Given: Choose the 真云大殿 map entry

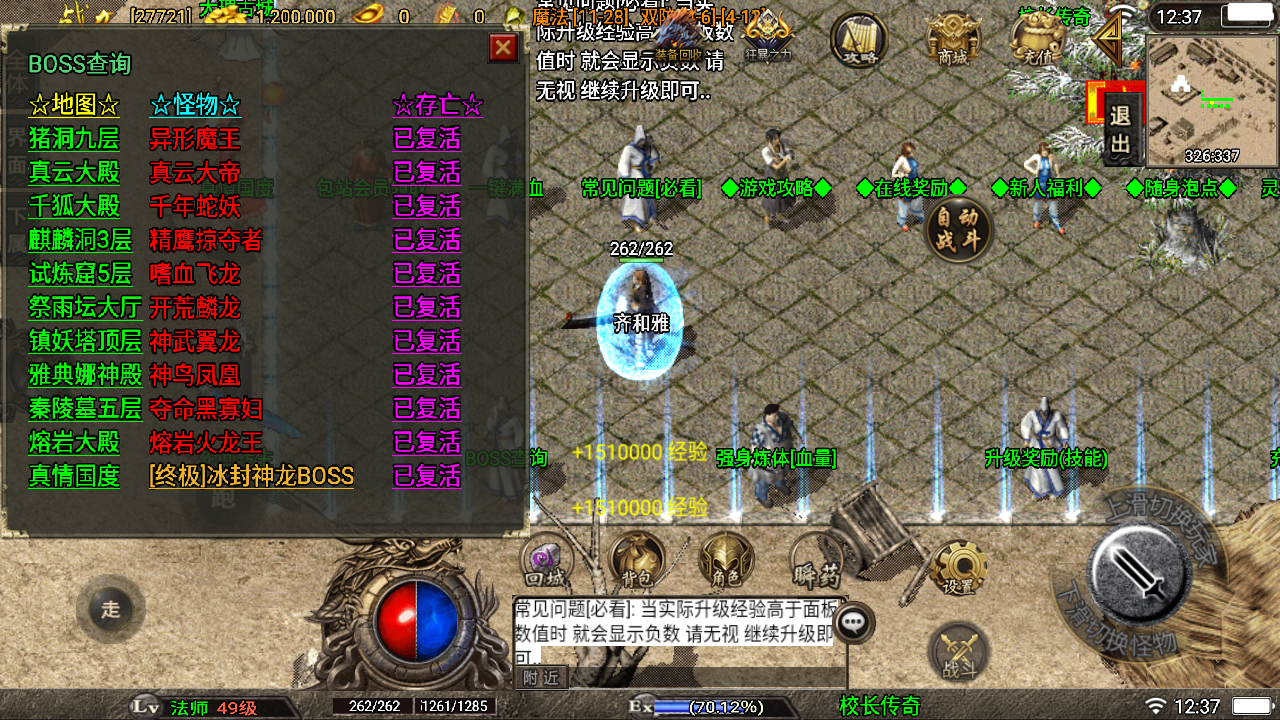Looking at the screenshot, I should pyautogui.click(x=74, y=172).
